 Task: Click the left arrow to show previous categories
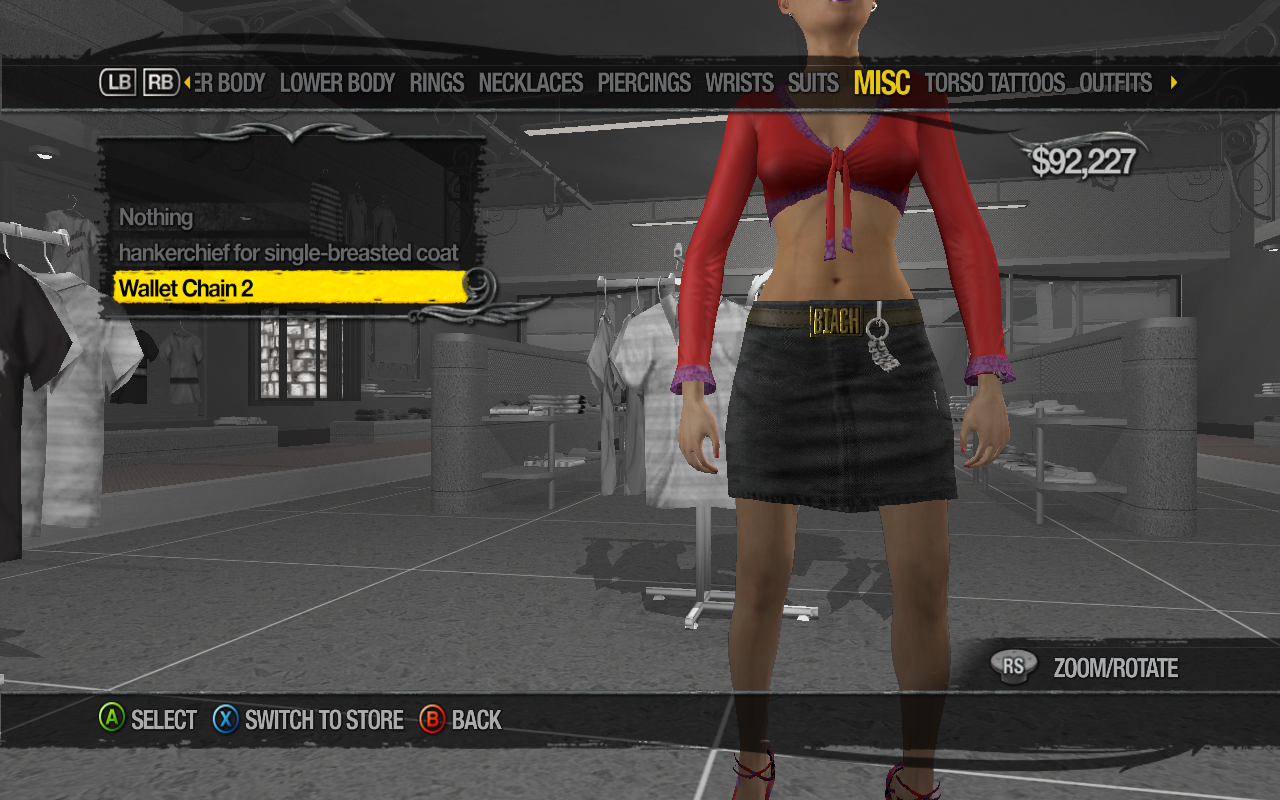(x=187, y=83)
